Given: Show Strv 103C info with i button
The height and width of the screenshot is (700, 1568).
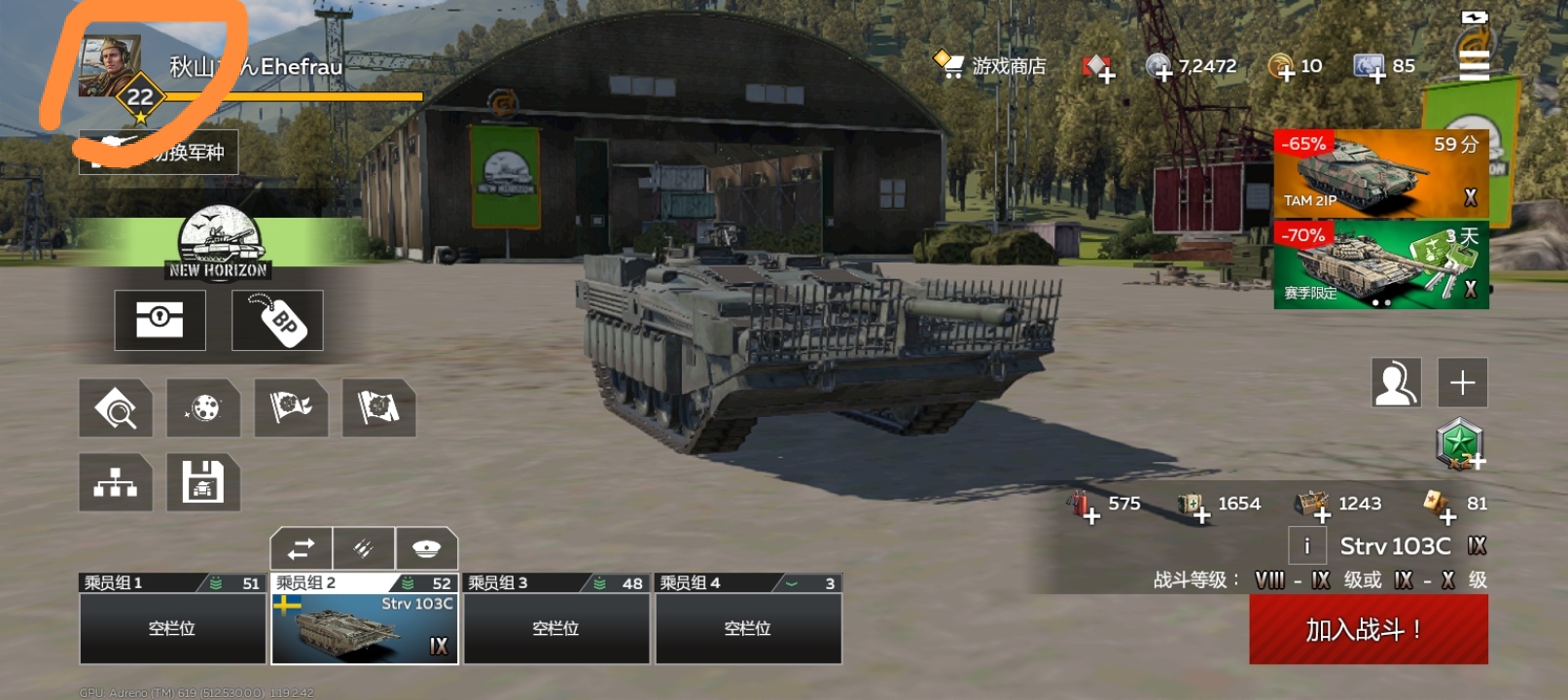Looking at the screenshot, I should 1306,546.
